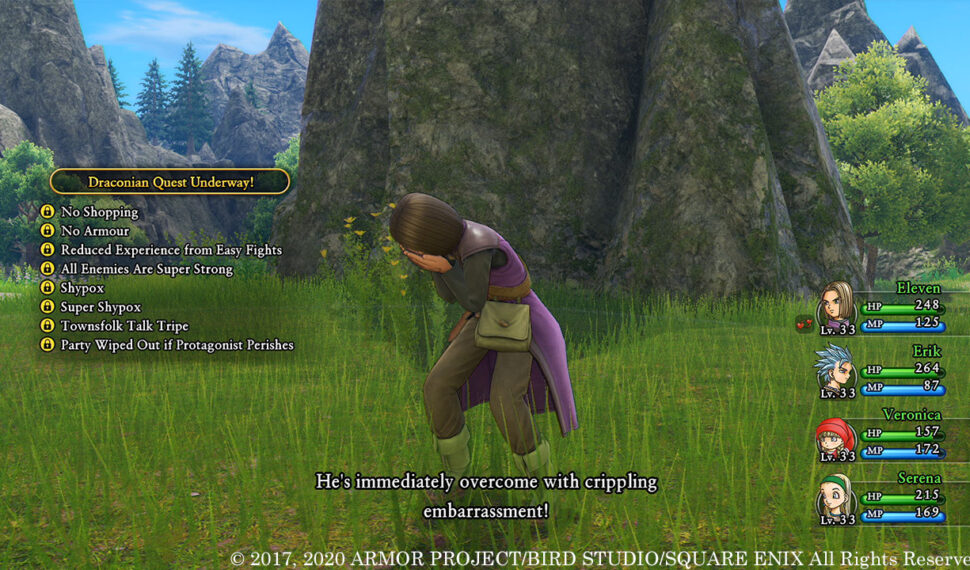
Task: Click the Draconian Quest Underway banner
Action: coord(170,182)
